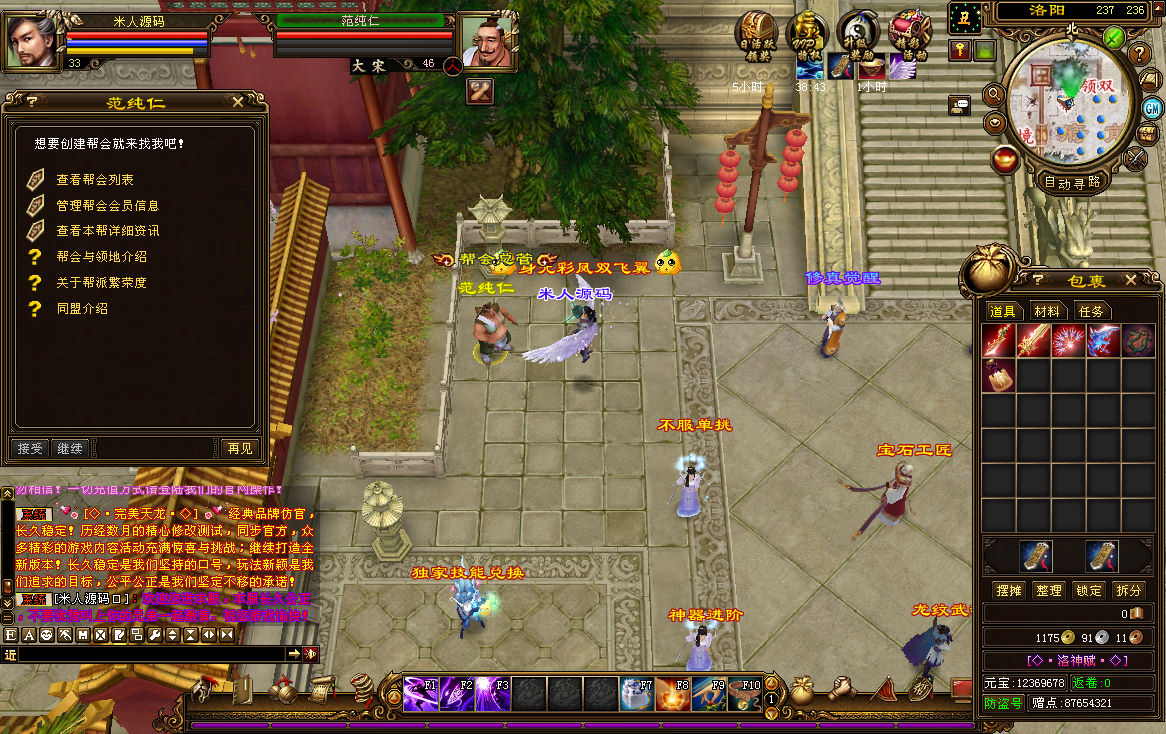Switch to the 材料 materials tab
1166x734 pixels.
click(1046, 312)
